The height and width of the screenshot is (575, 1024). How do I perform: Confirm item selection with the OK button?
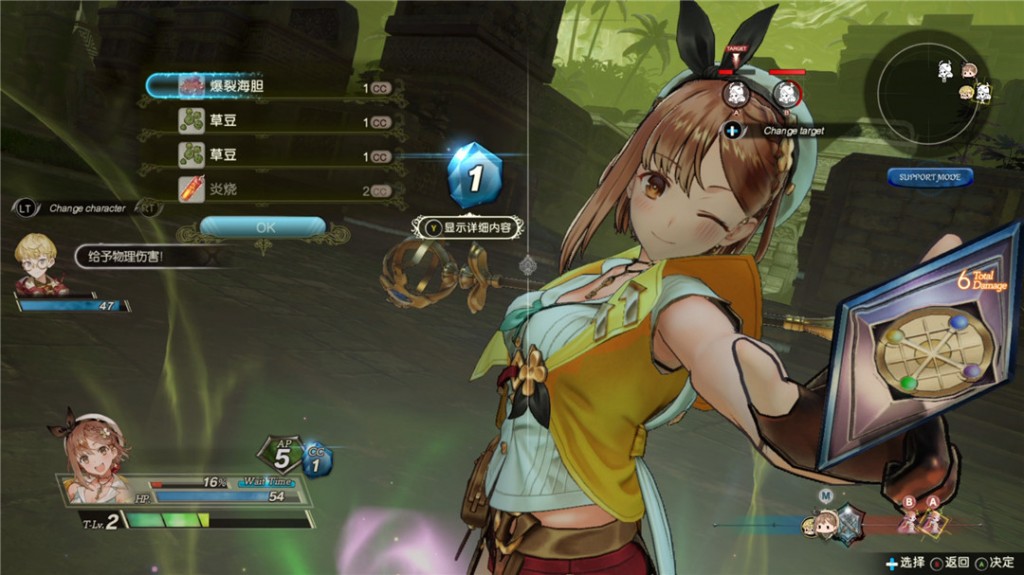pyautogui.click(x=265, y=227)
